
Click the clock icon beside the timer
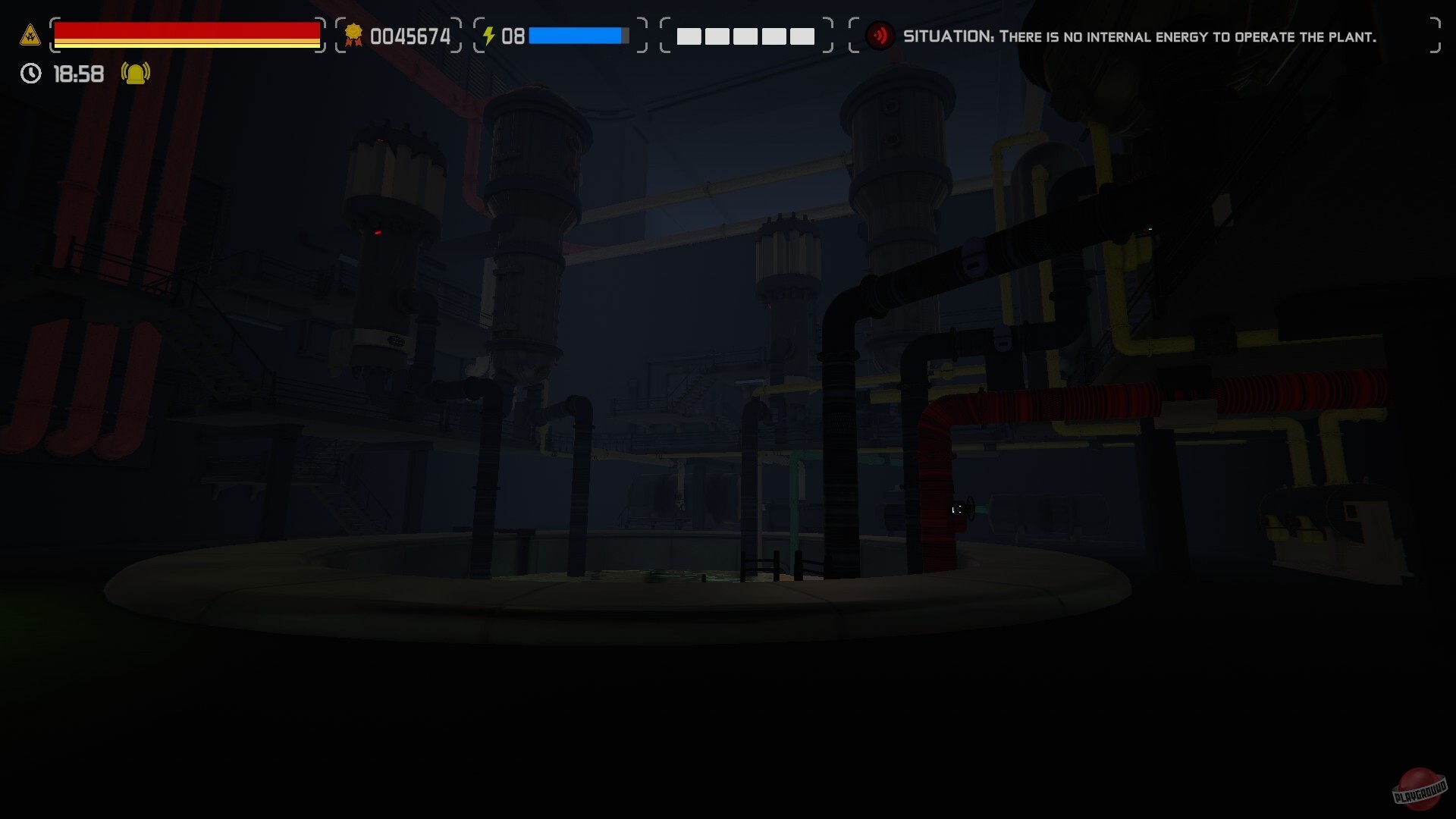30,74
